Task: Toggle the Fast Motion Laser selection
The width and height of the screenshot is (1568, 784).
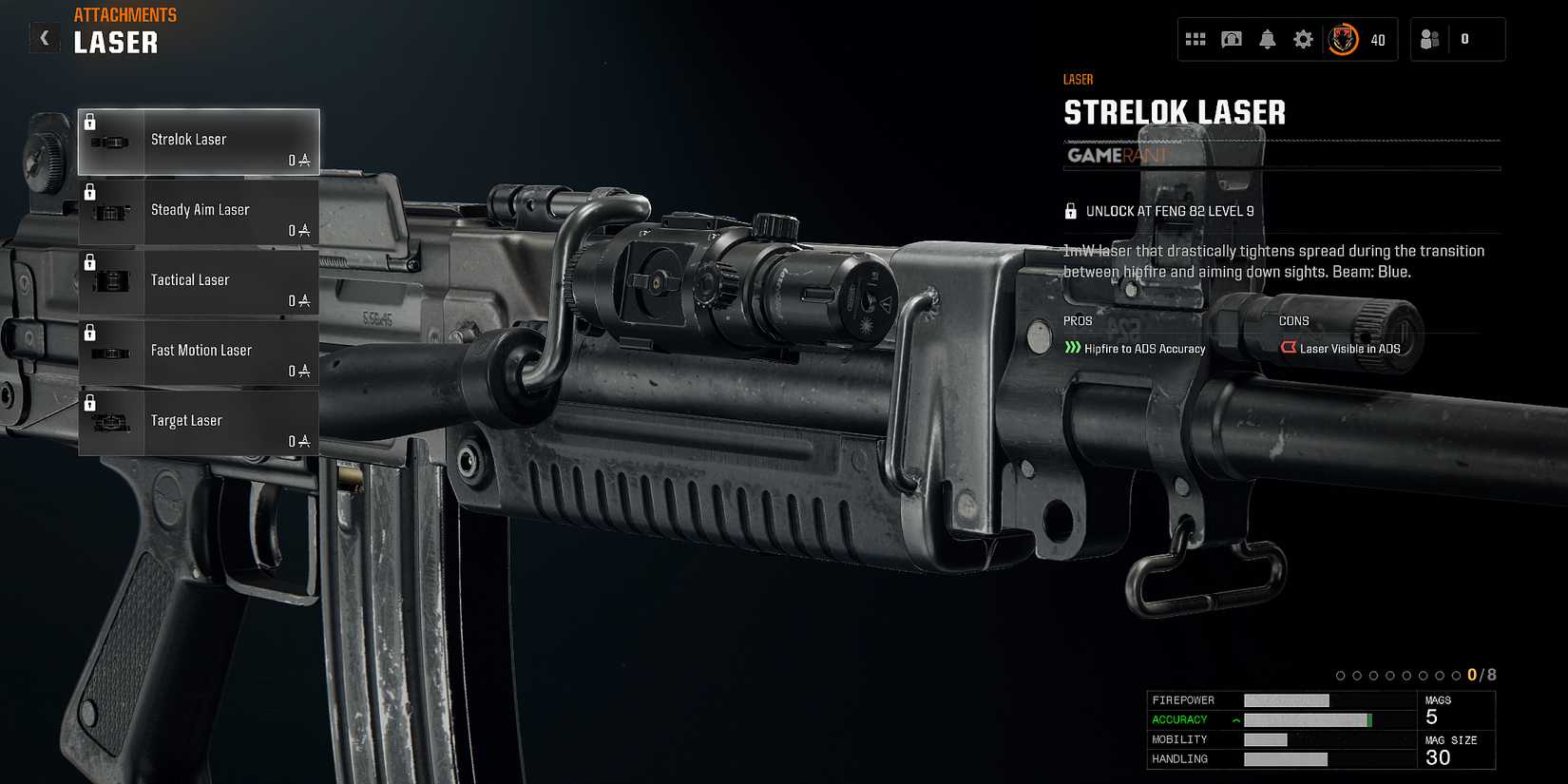Action: (200, 351)
